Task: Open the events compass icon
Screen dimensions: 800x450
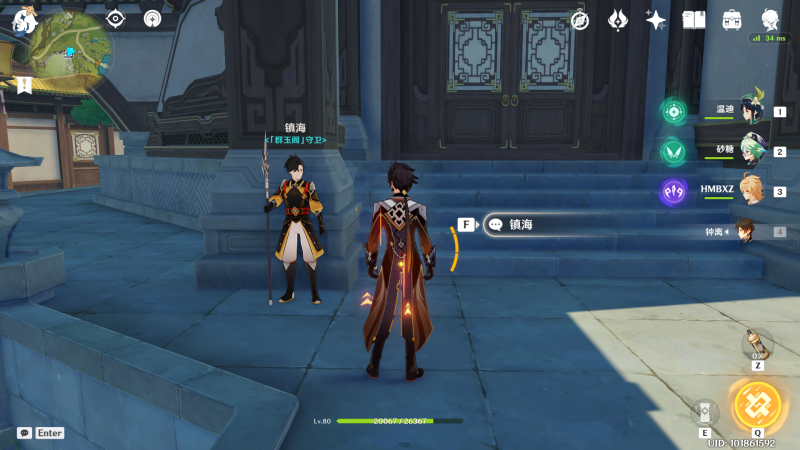Action: tap(152, 18)
